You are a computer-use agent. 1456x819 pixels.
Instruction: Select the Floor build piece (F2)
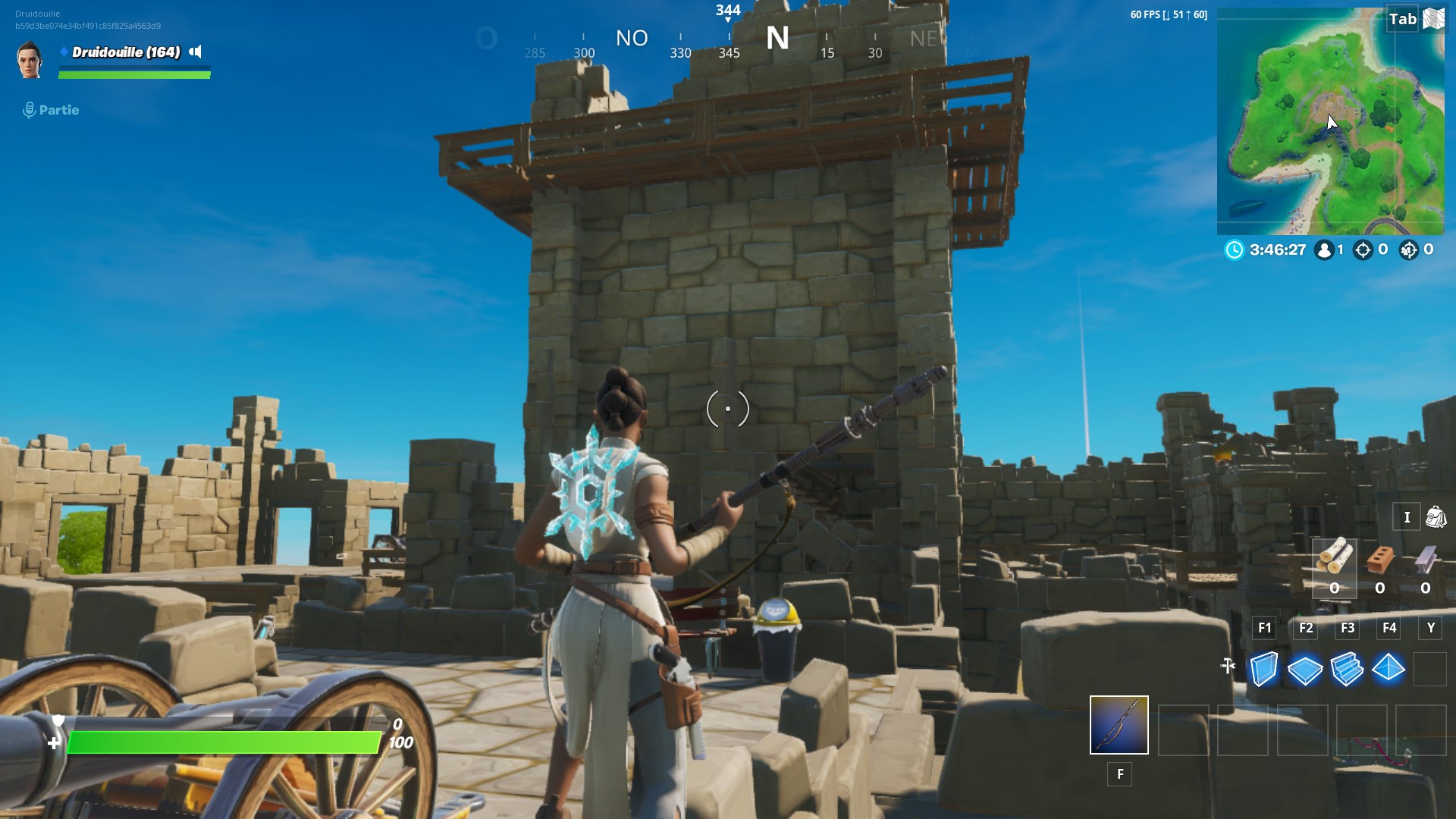click(x=1306, y=670)
